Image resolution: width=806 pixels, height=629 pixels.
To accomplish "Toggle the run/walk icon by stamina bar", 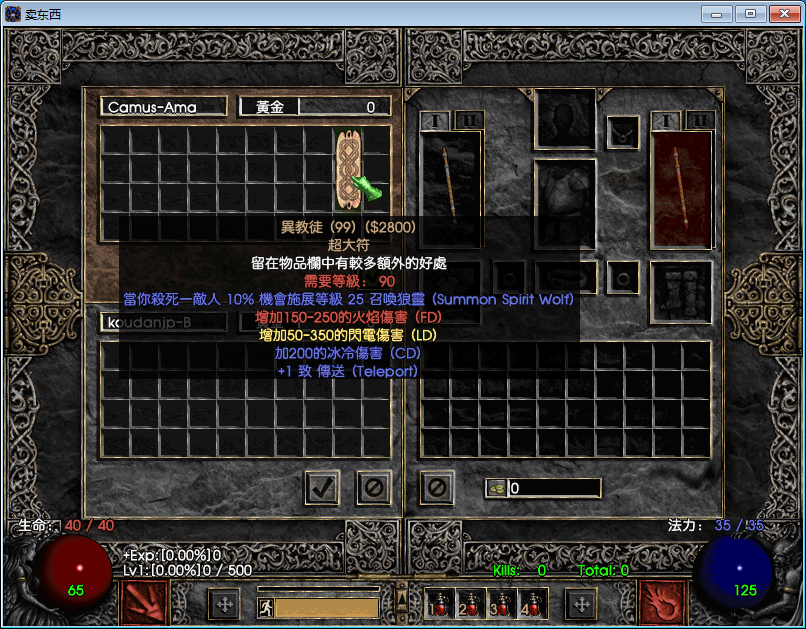I will (266, 606).
